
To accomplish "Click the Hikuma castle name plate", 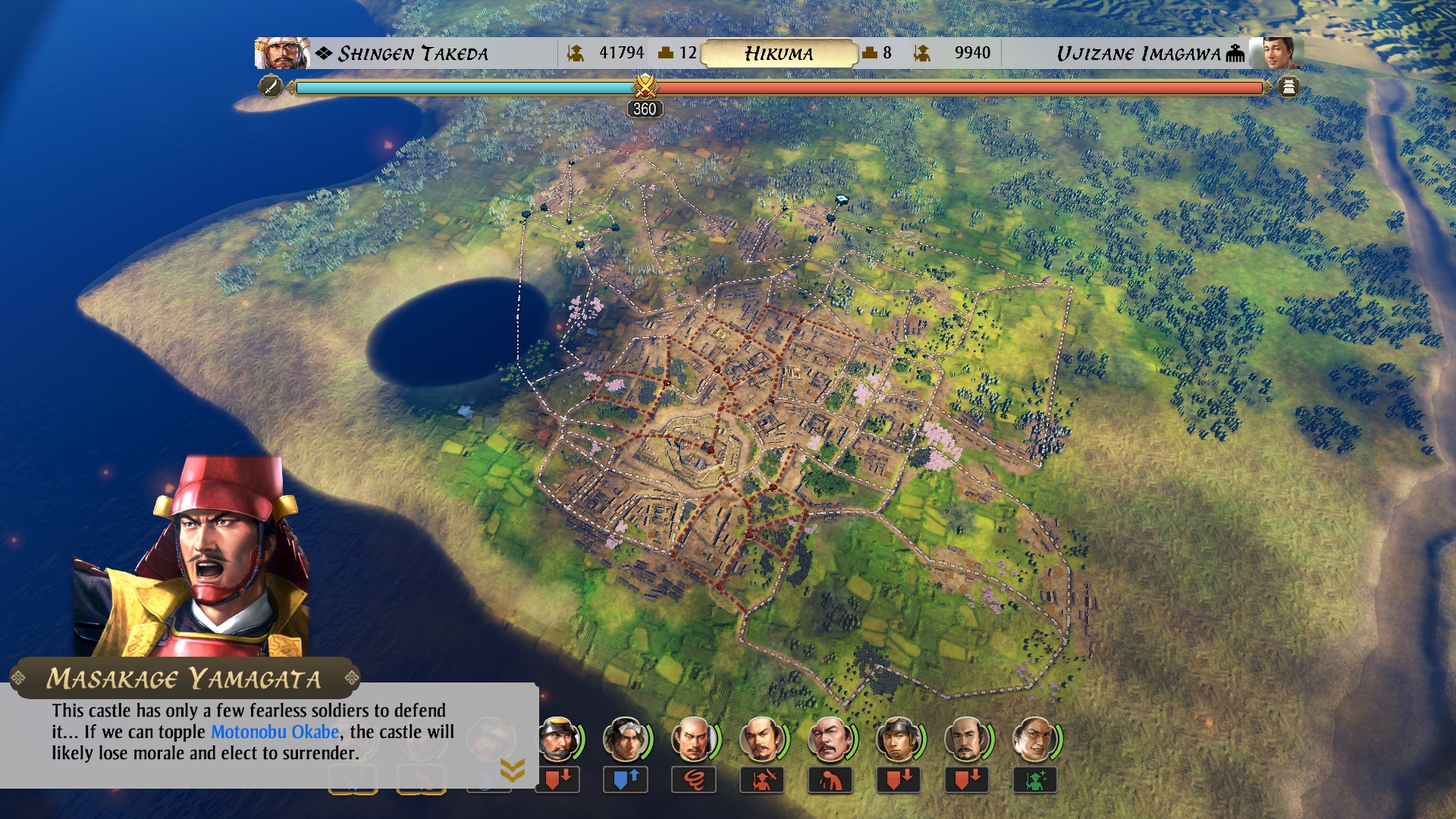I will 779,53.
